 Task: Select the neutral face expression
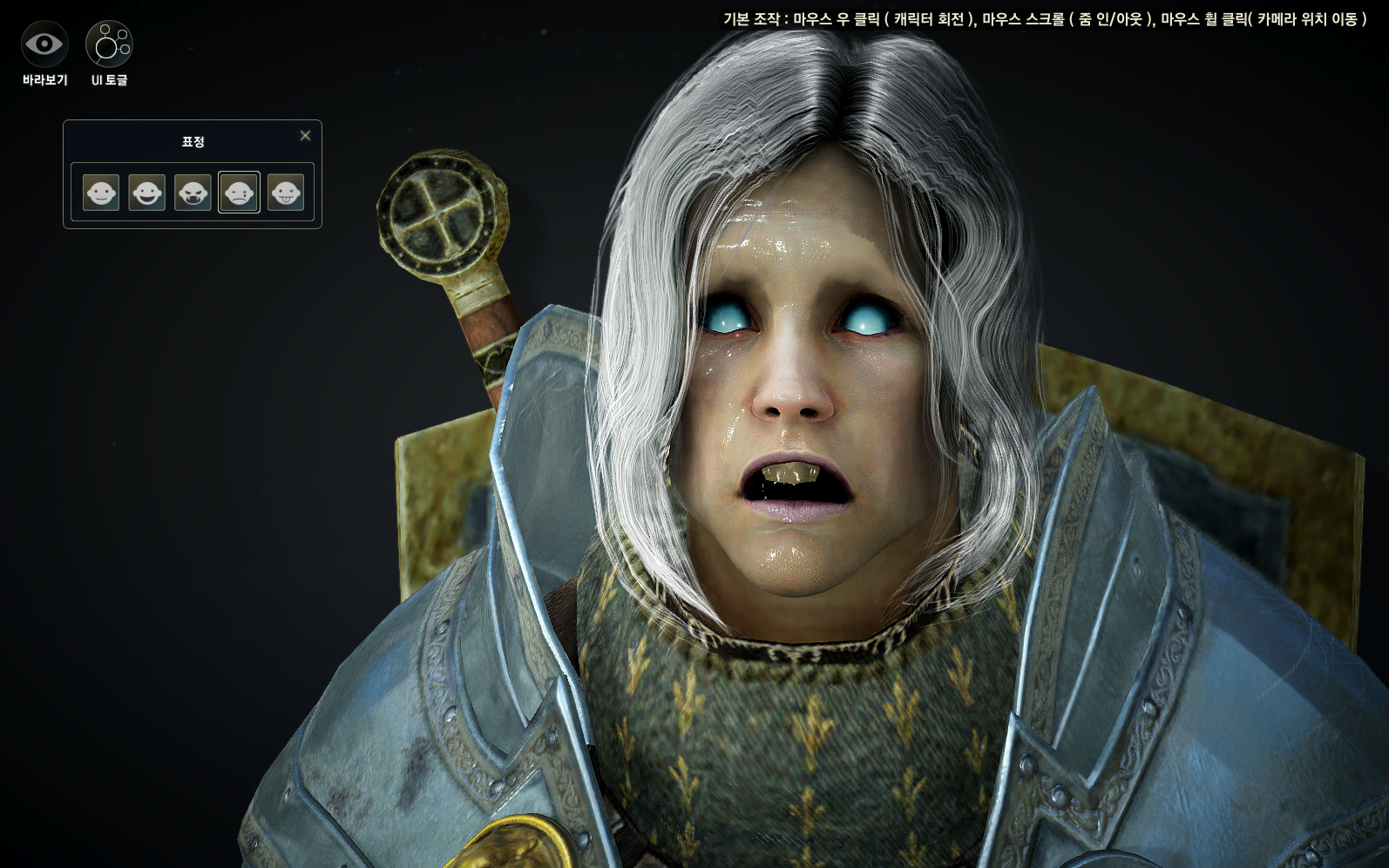[101, 192]
